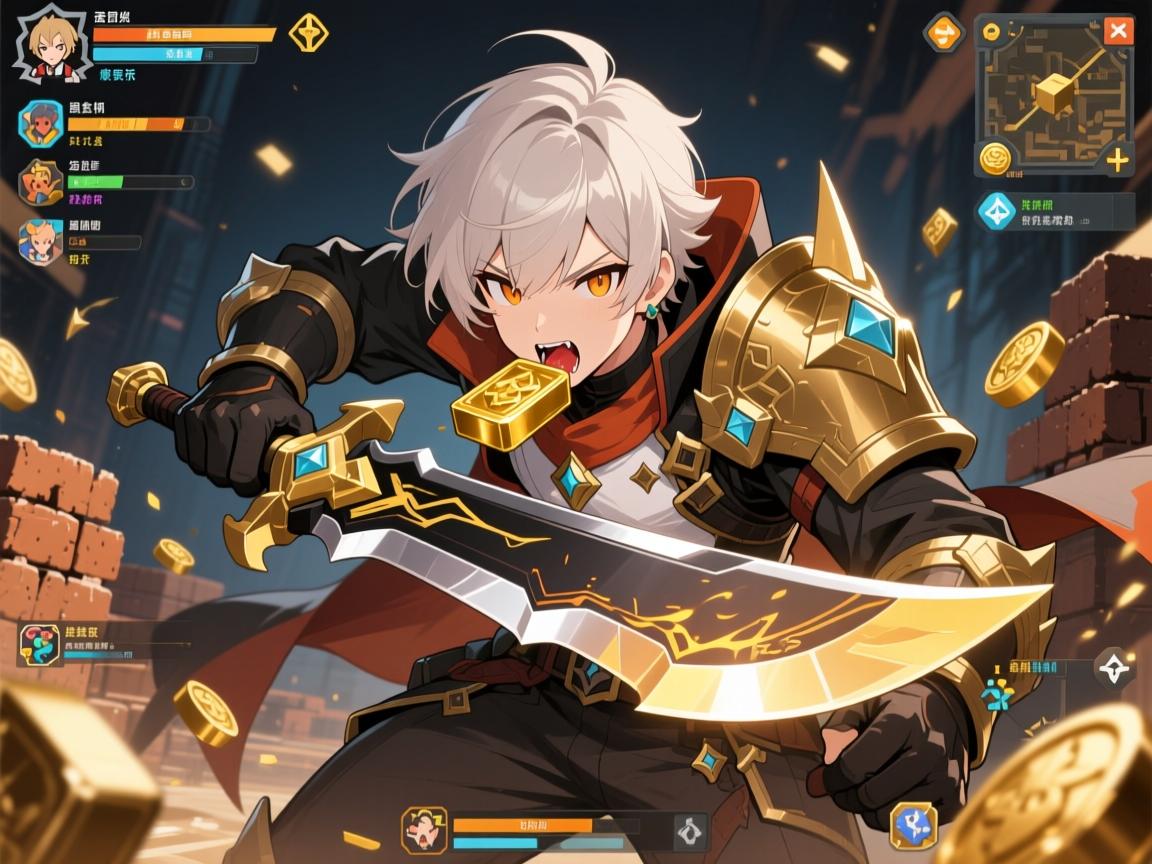Viewport: 1152px width, 864px height.
Task: Select the red-faced party member in the blue frame
Action: 41,123
